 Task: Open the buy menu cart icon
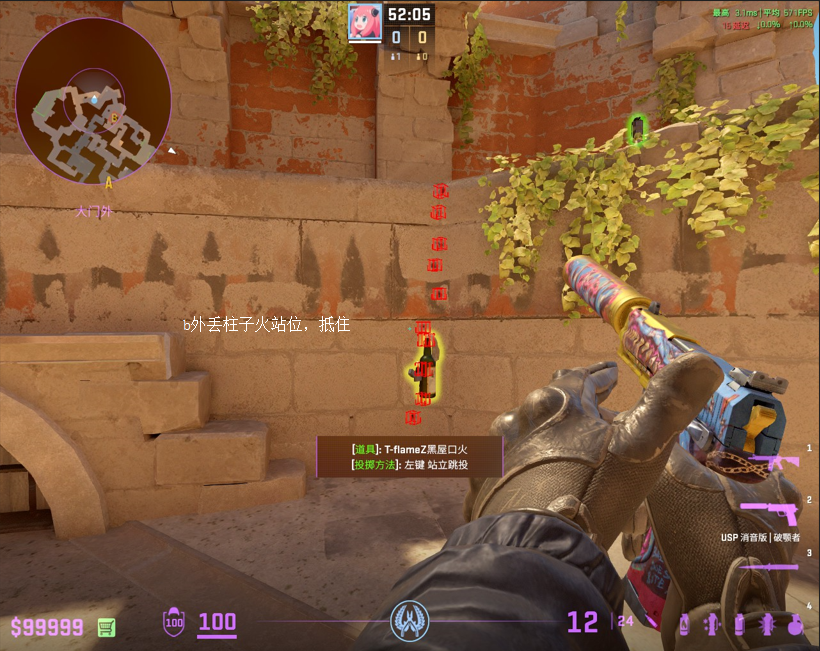point(106,627)
